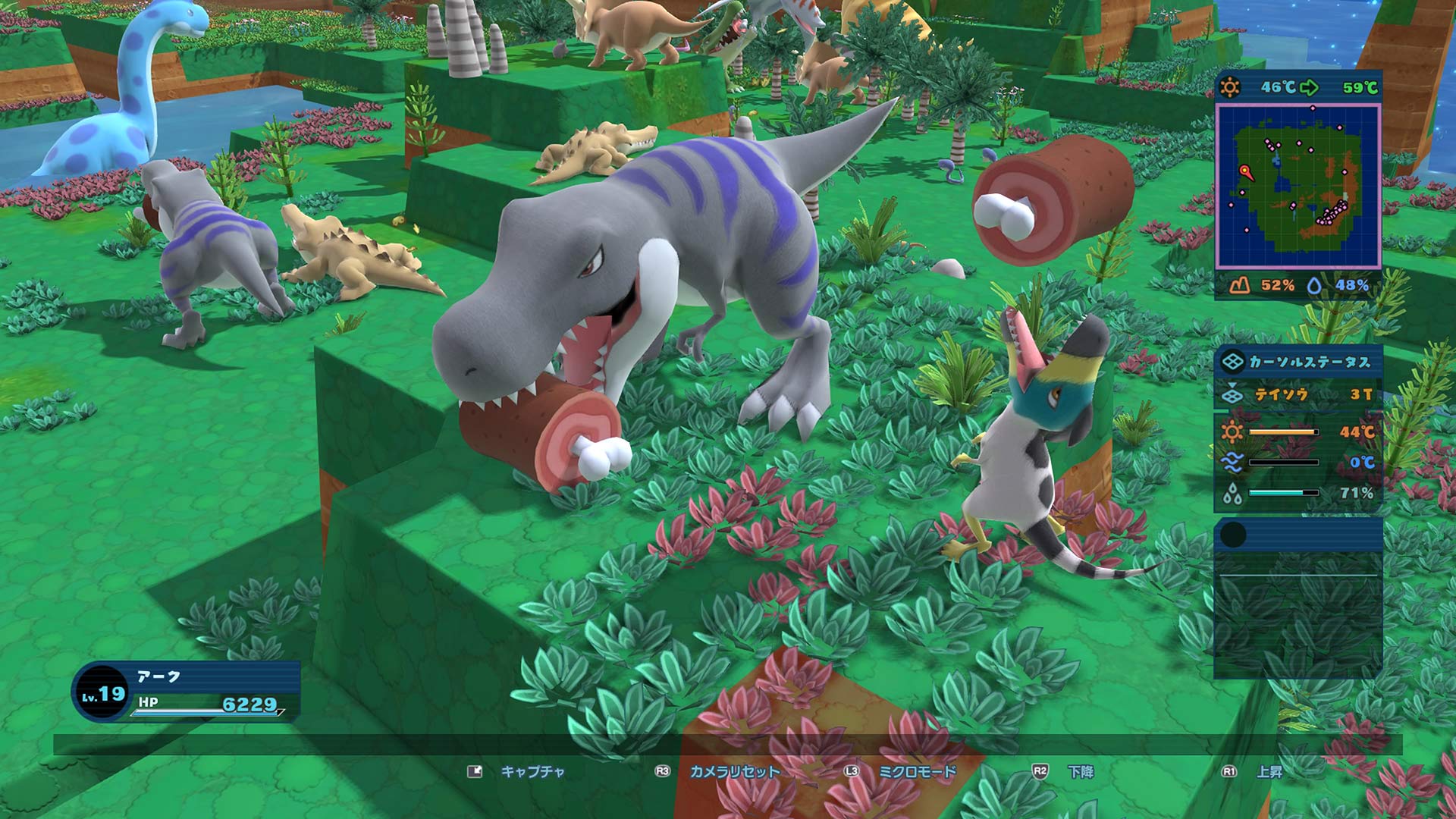The height and width of the screenshot is (819, 1456).
Task: Expand the テイソウ entry via its triangle
Action: point(1232,384)
